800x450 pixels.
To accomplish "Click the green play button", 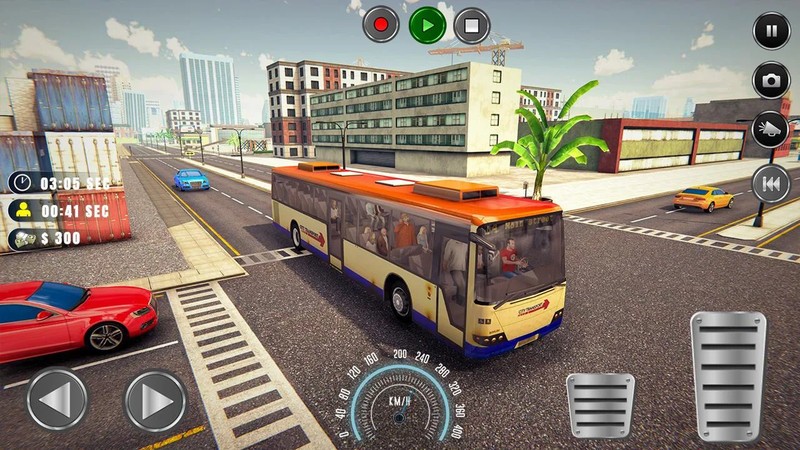I will click(x=427, y=24).
